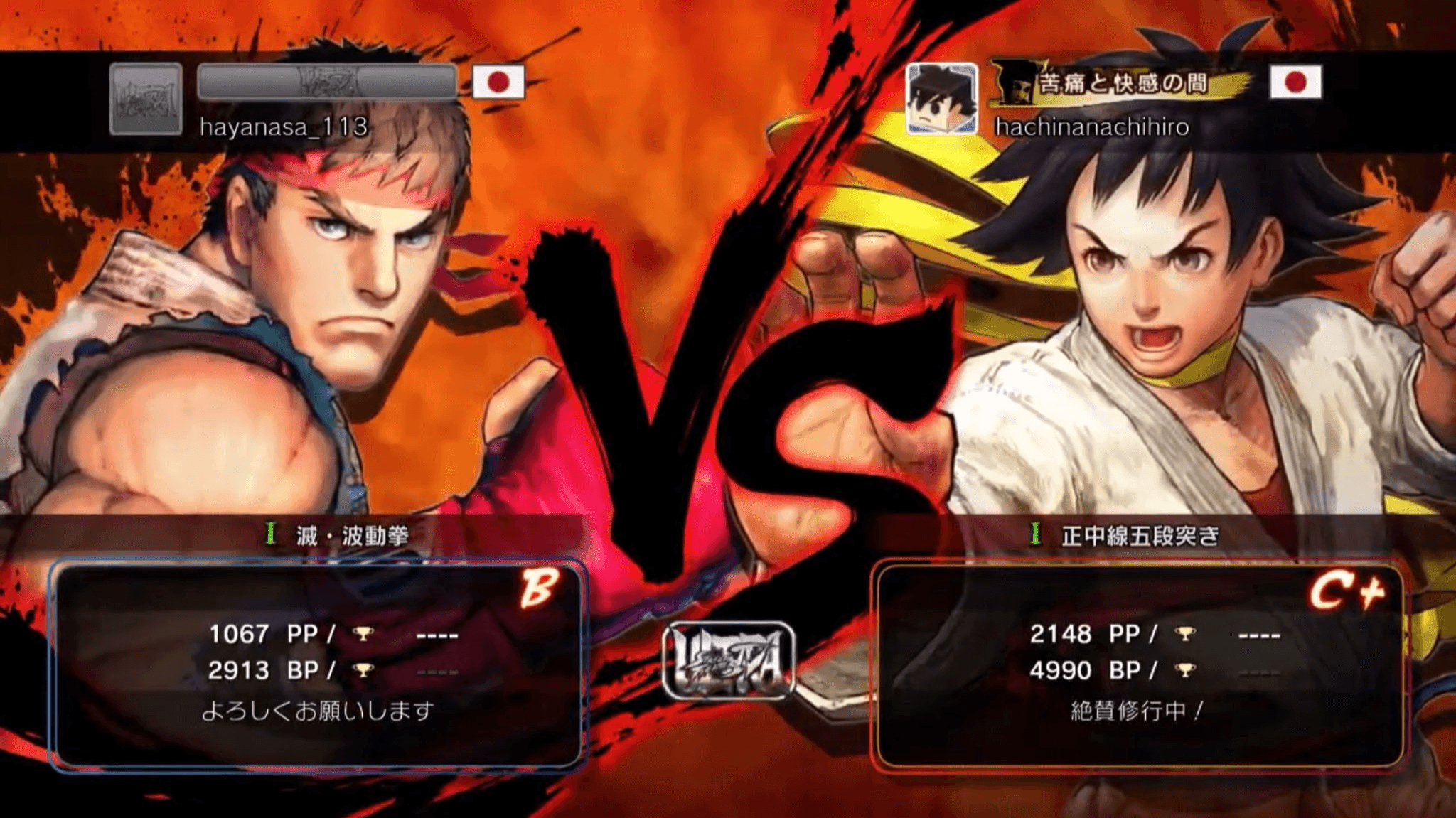Image resolution: width=1456 pixels, height=818 pixels.
Task: Open hayanasa_113's B-rank stats panel
Action: click(x=317, y=664)
